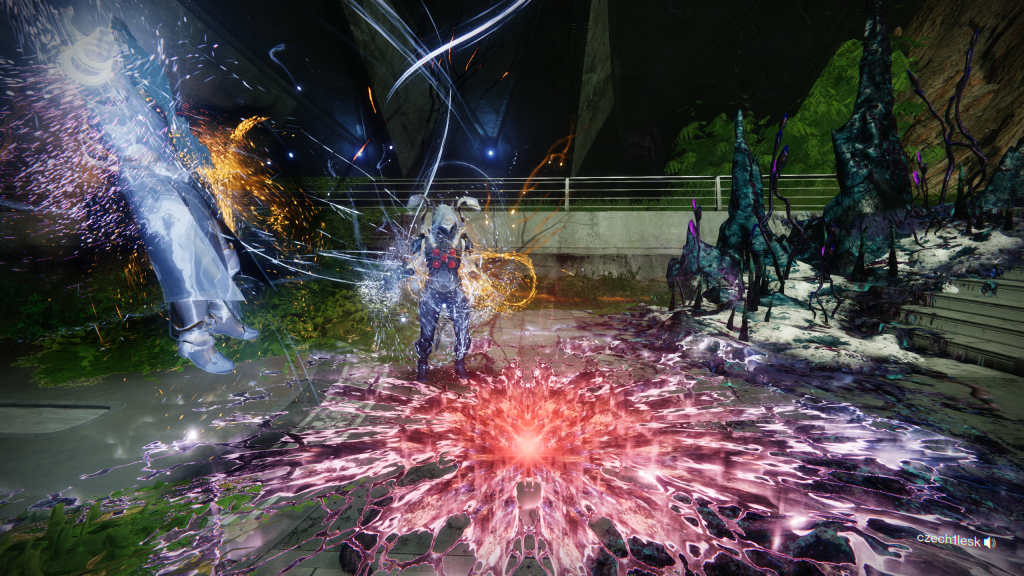Click the speaker icon beside czech1lesk
Image resolution: width=1024 pixels, height=576 pixels.
click(x=989, y=541)
